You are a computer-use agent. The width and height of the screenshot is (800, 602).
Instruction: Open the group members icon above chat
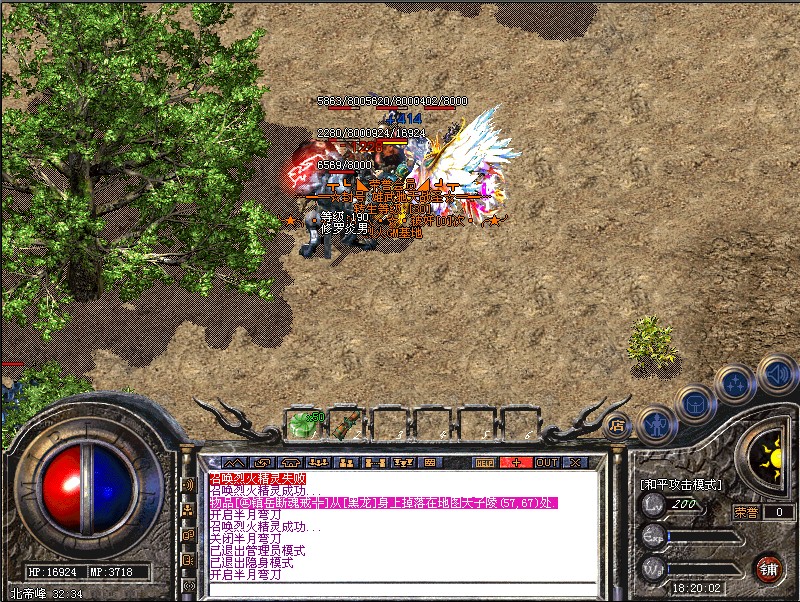[x=321, y=463]
